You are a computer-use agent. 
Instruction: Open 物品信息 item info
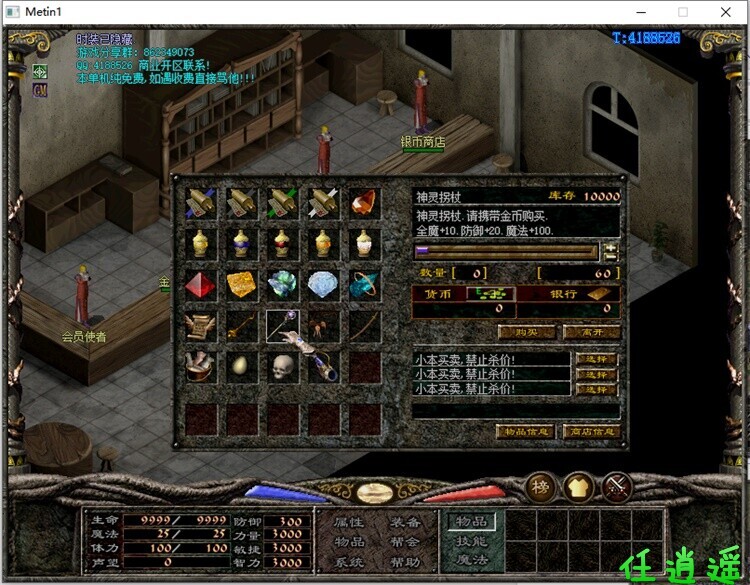click(x=525, y=432)
